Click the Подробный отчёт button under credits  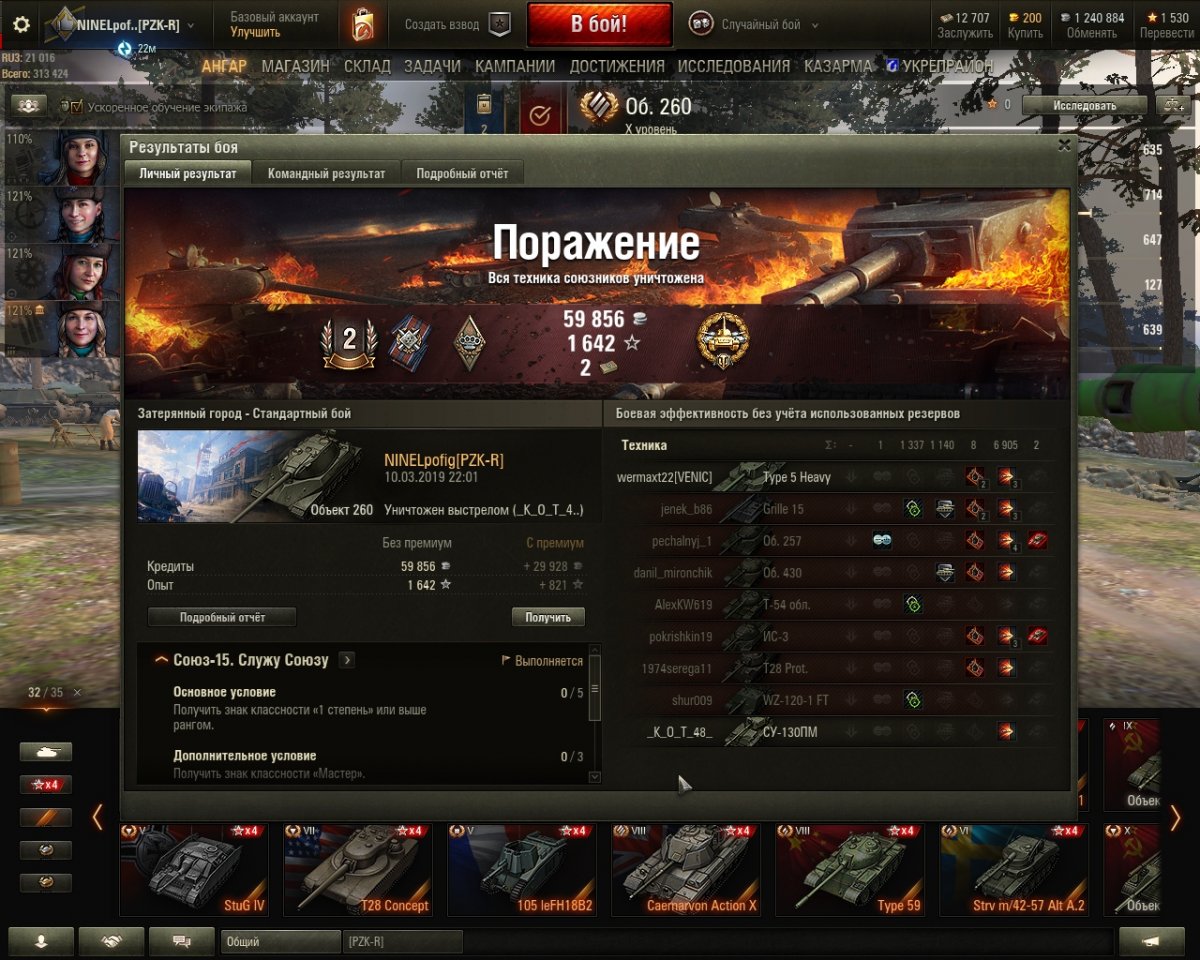[222, 617]
